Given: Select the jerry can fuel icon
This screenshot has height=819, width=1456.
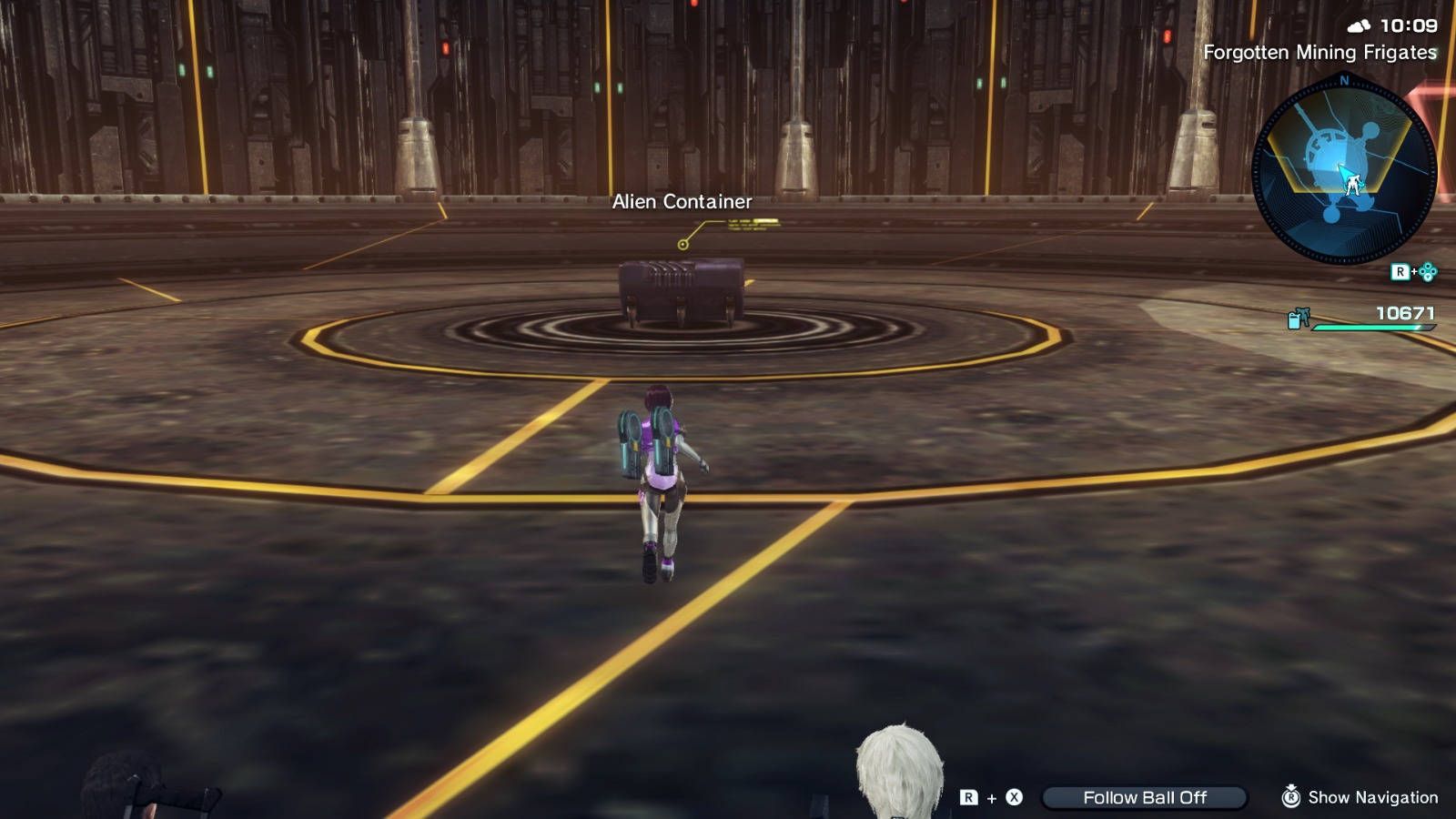Looking at the screenshot, I should 1293,321.
